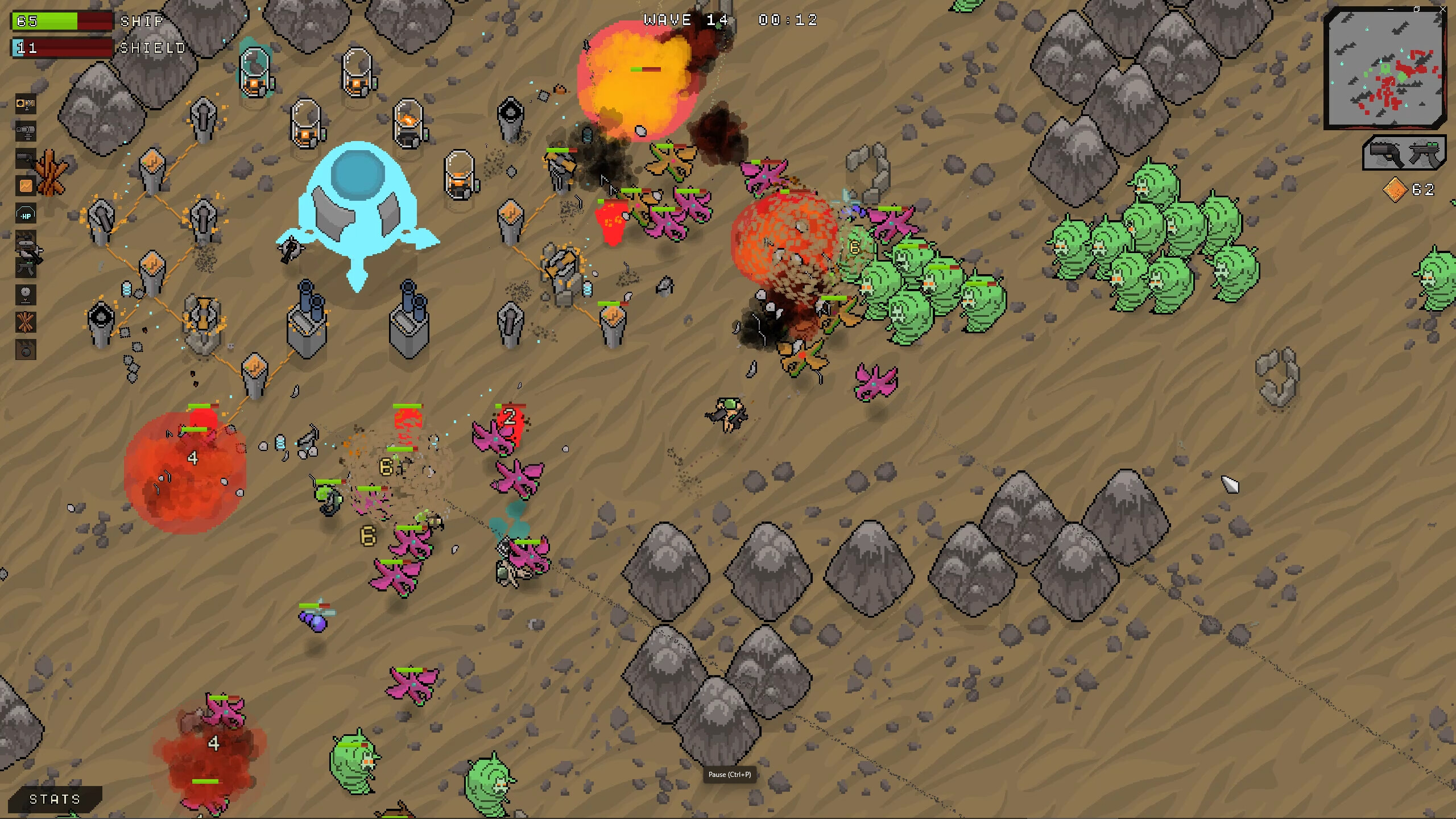Equip the SMG in the weapon panel
Image resolution: width=1456 pixels, height=819 pixels.
tap(1425, 154)
